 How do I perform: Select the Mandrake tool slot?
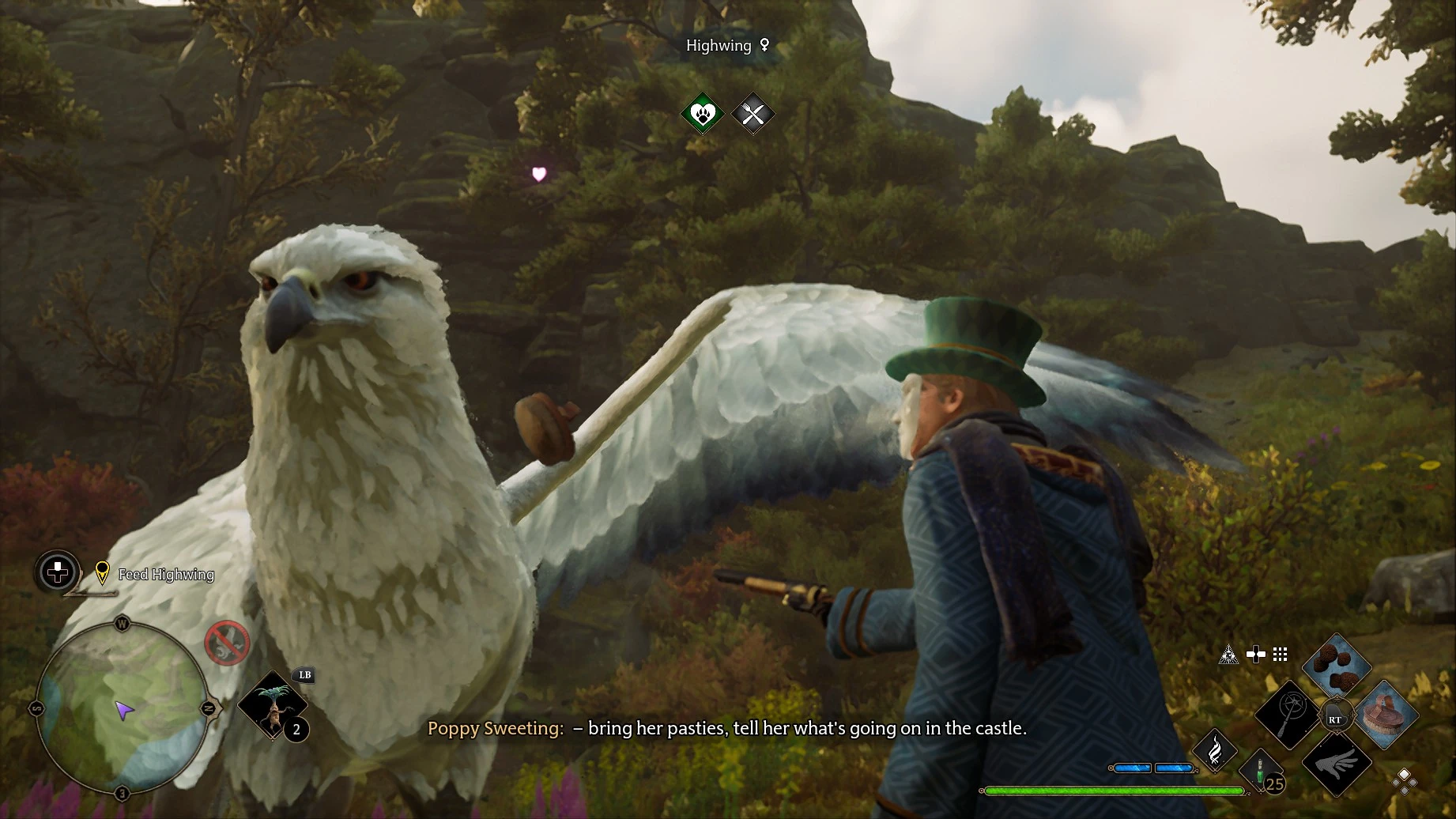click(x=271, y=705)
